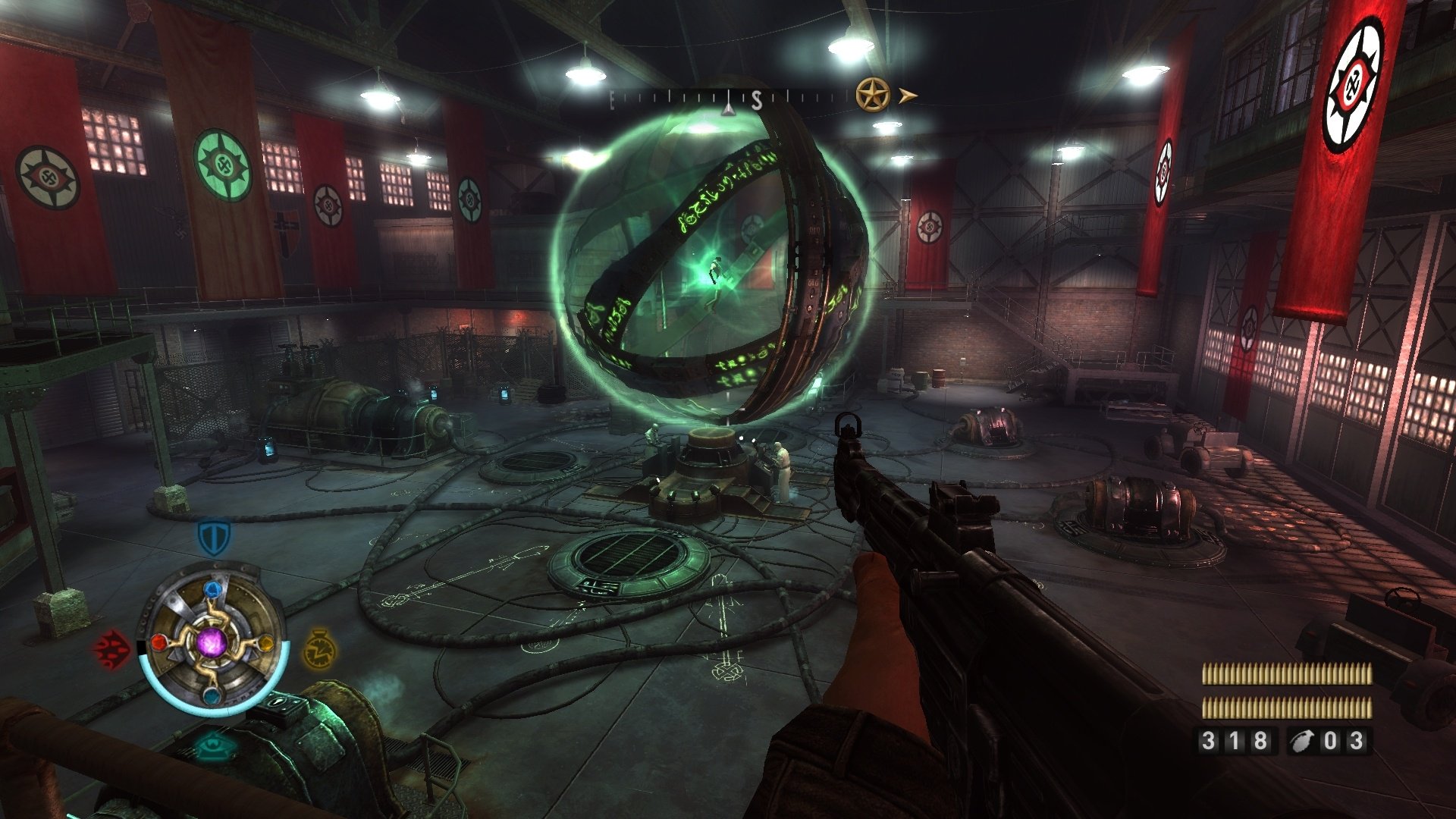Select the grenade icon
This screenshot has height=819, width=1456.
[1304, 741]
